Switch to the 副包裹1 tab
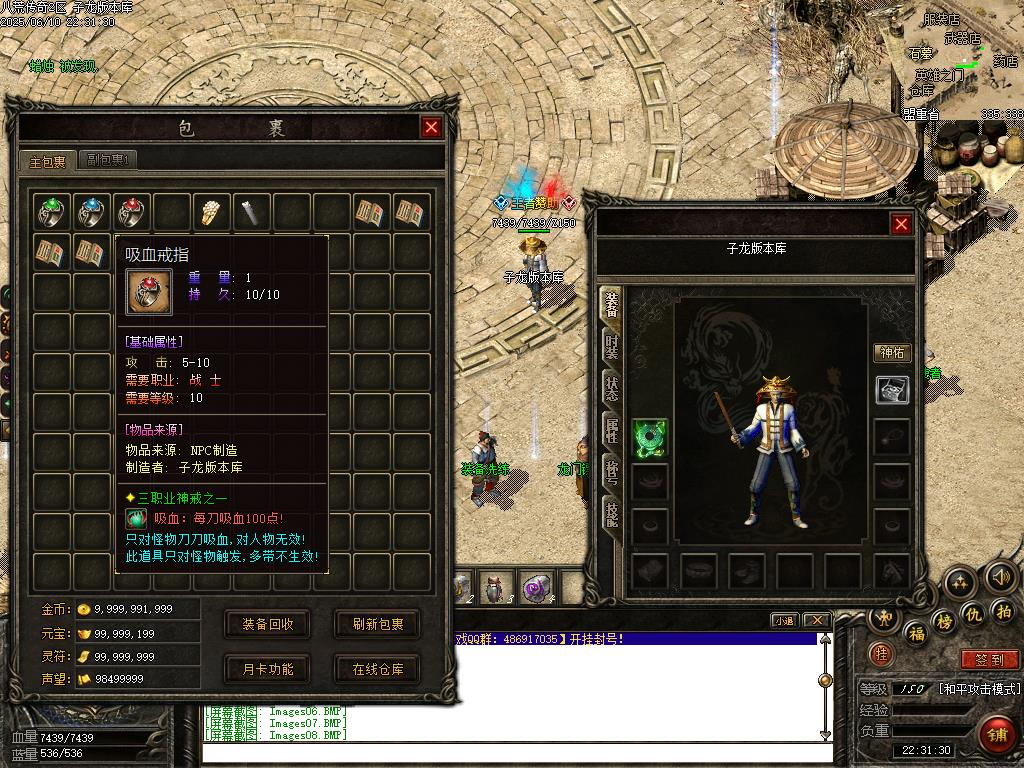 click(x=108, y=160)
